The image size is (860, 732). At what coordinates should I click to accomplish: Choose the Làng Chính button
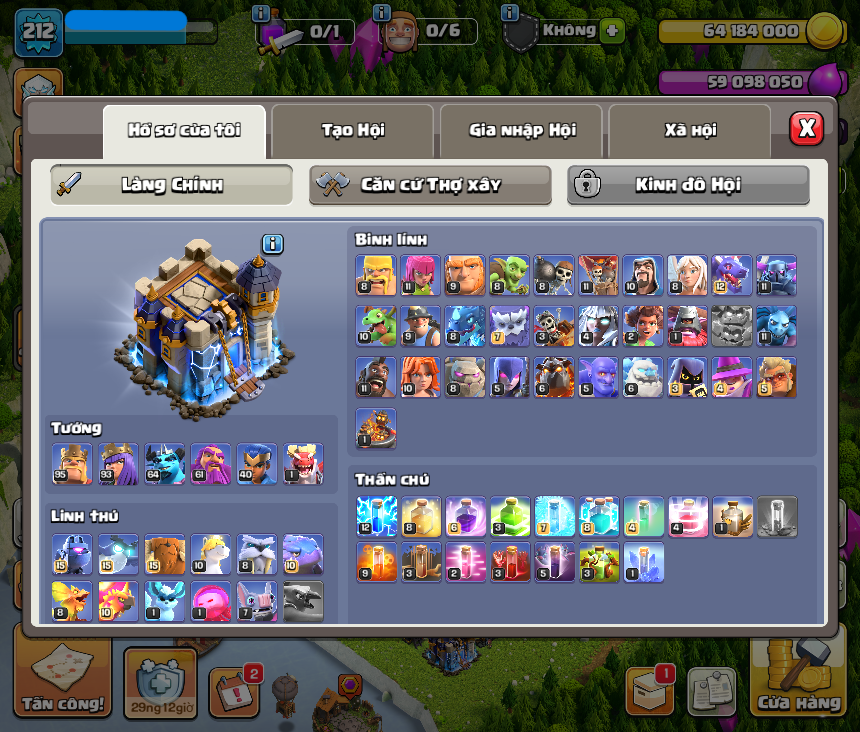tap(172, 185)
